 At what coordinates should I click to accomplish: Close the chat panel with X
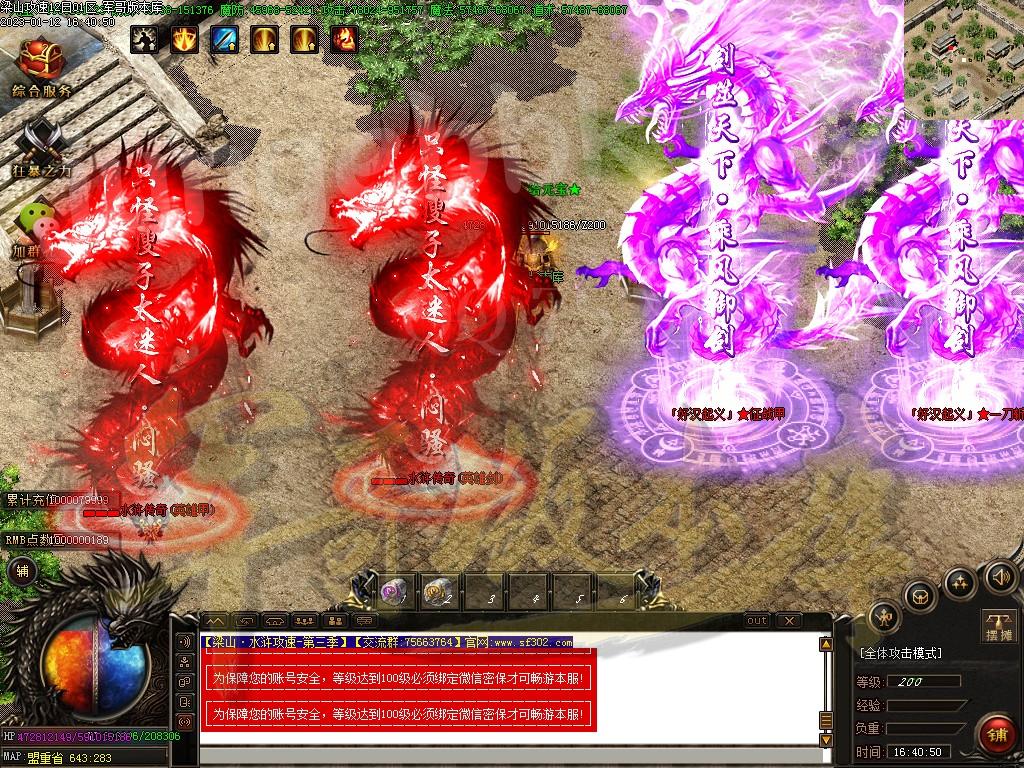coord(788,621)
